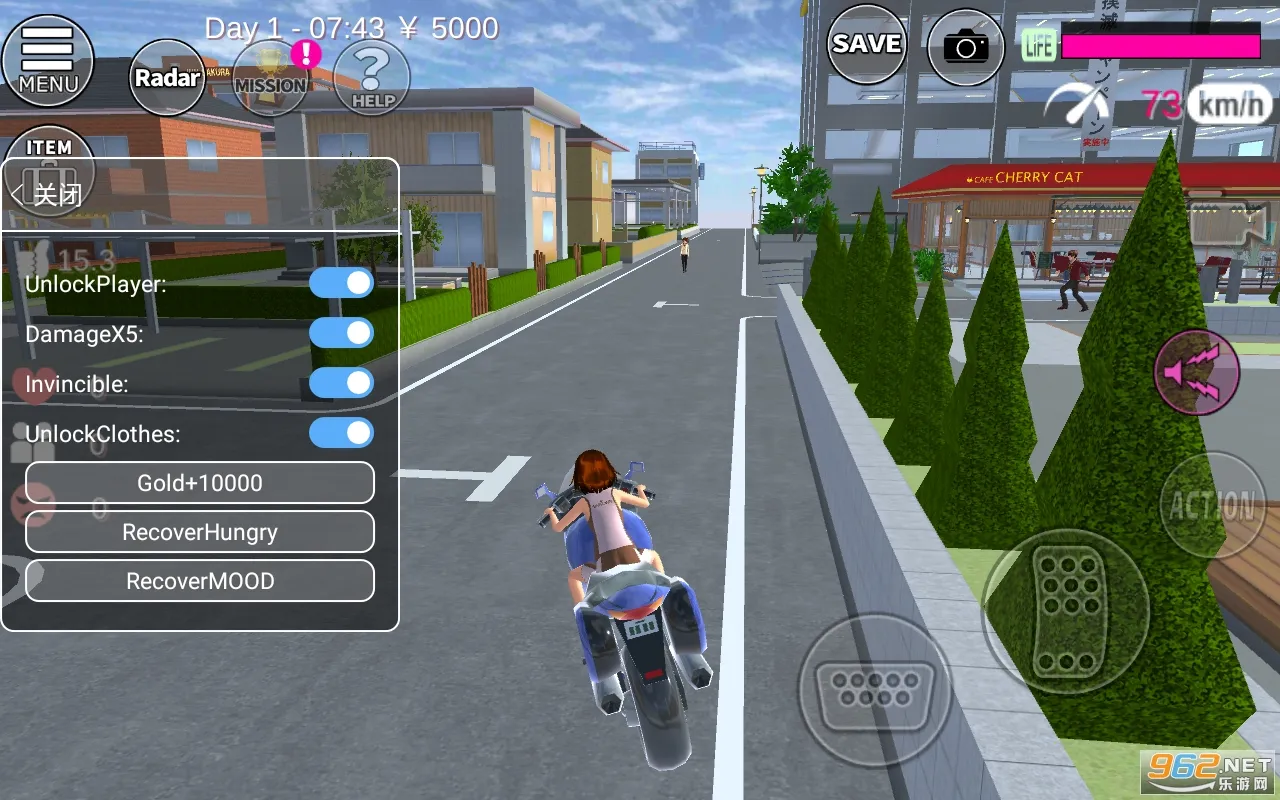Open the Radar map
This screenshot has width=1280, height=800.
[167, 77]
